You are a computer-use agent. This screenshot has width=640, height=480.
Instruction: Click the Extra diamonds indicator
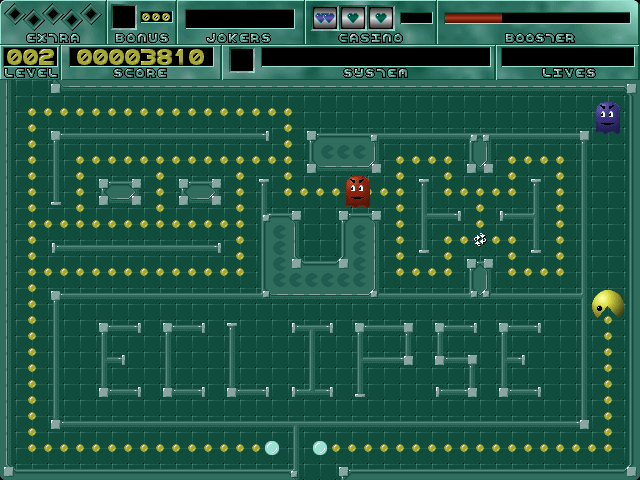[52, 16]
